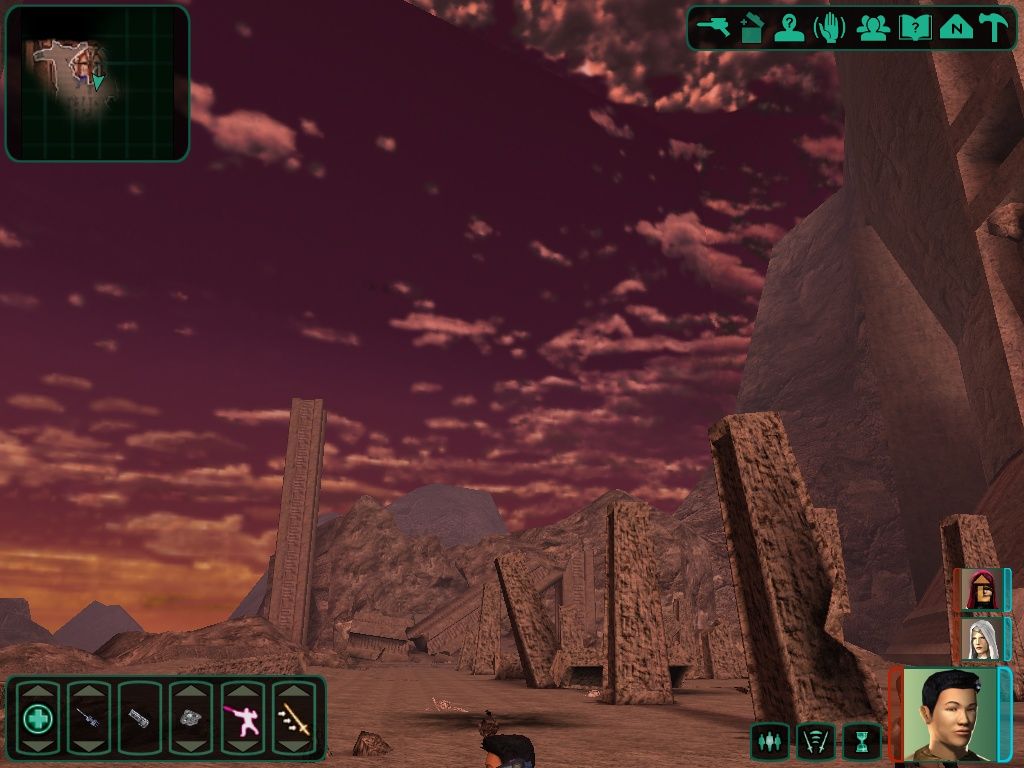Image resolution: width=1024 pixels, height=768 pixels.
Task: Open the Journal book icon
Action: [914, 28]
